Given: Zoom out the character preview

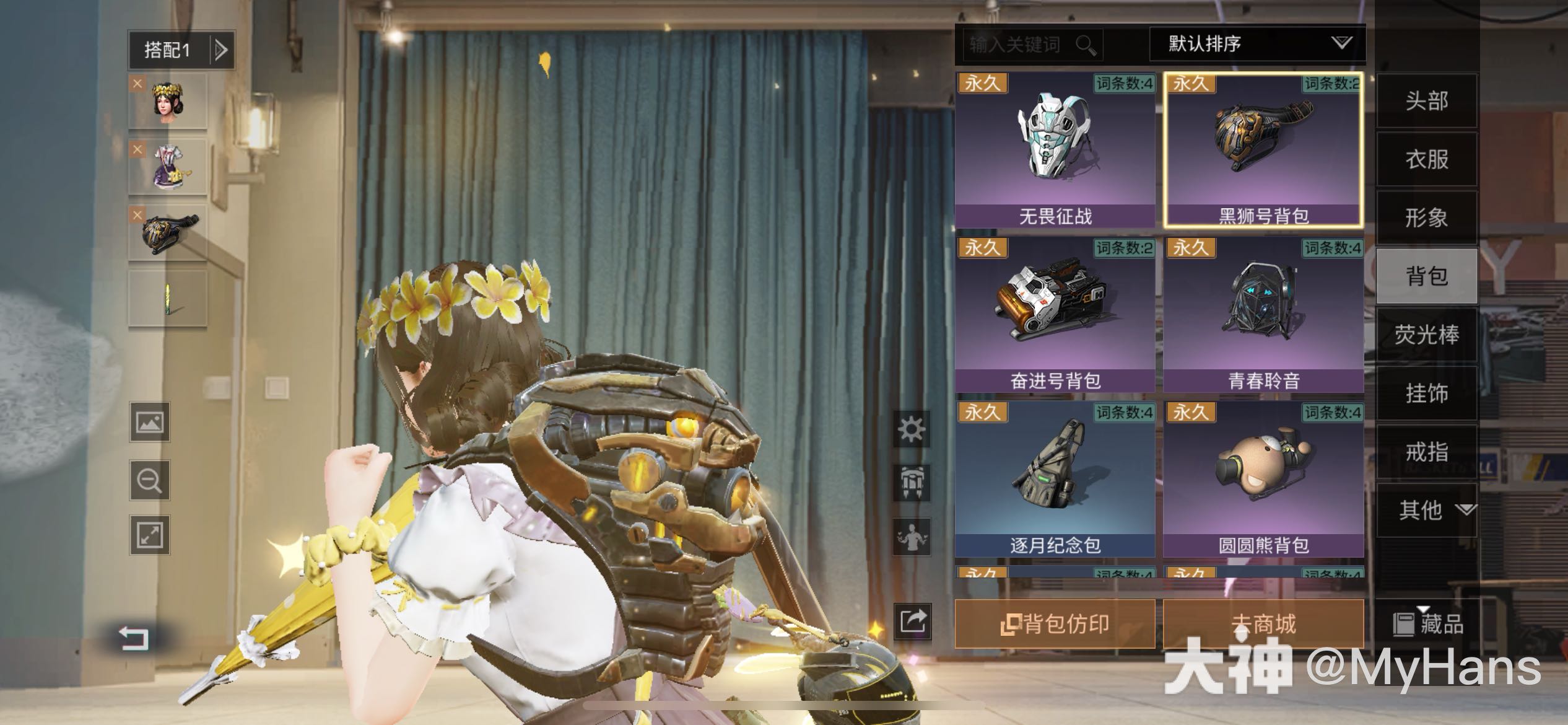Looking at the screenshot, I should coord(149,480).
